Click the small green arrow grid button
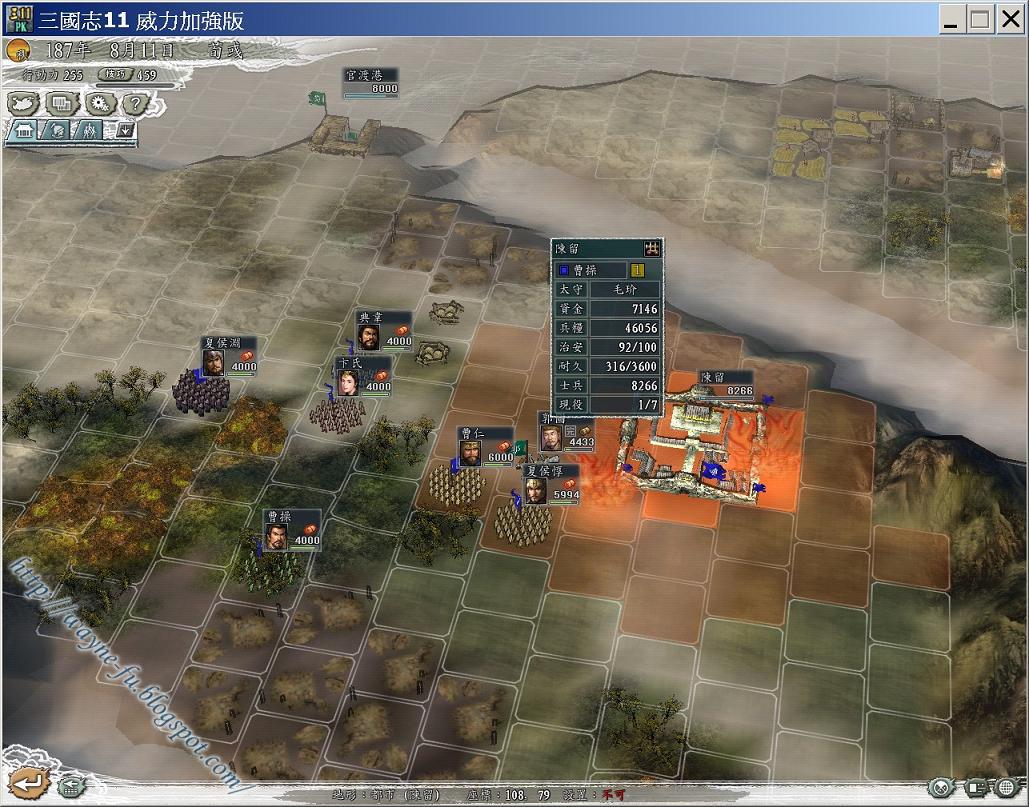The height and width of the screenshot is (807, 1029). [72, 785]
